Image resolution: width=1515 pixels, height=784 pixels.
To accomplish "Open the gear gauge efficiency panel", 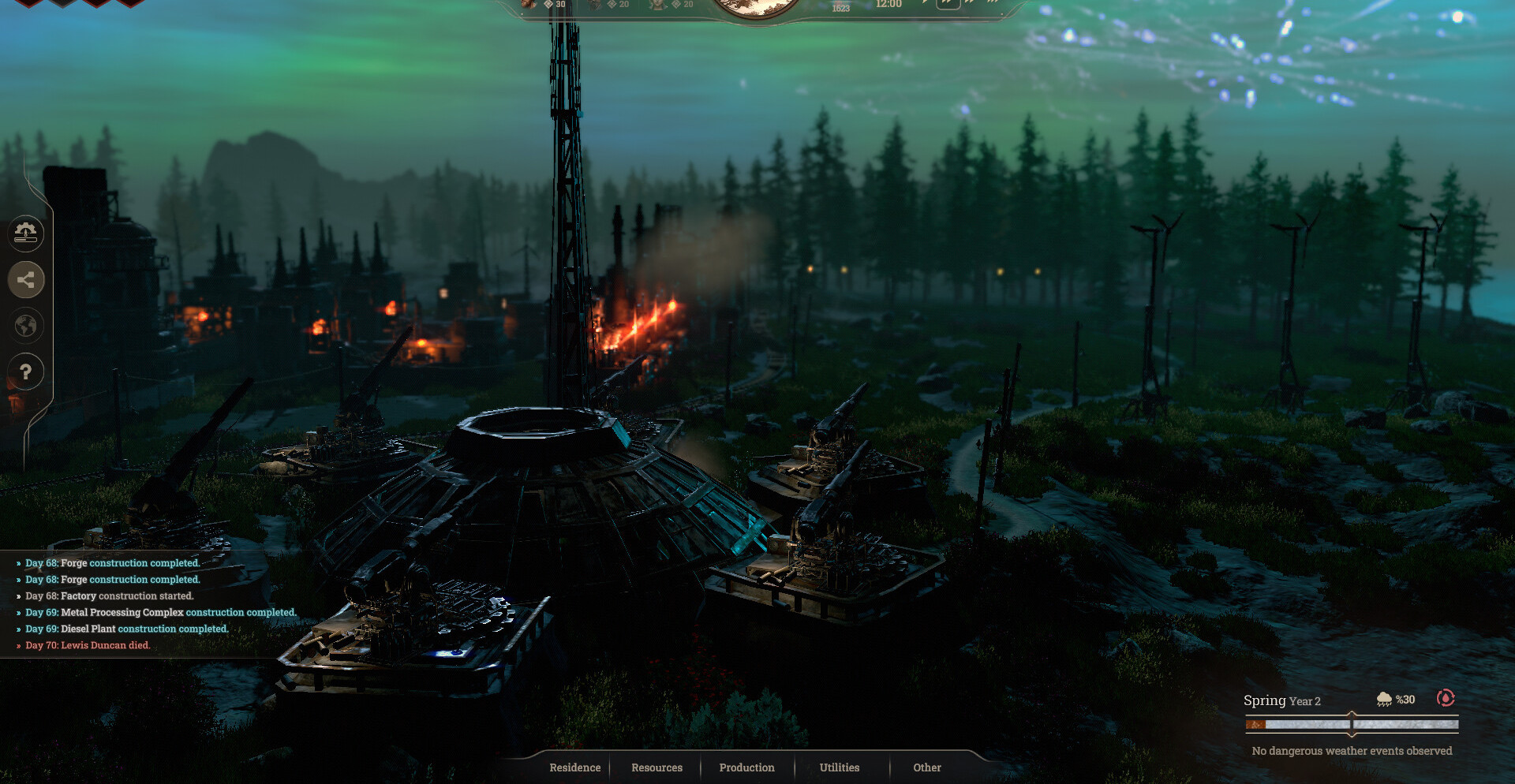I will click(x=25, y=233).
